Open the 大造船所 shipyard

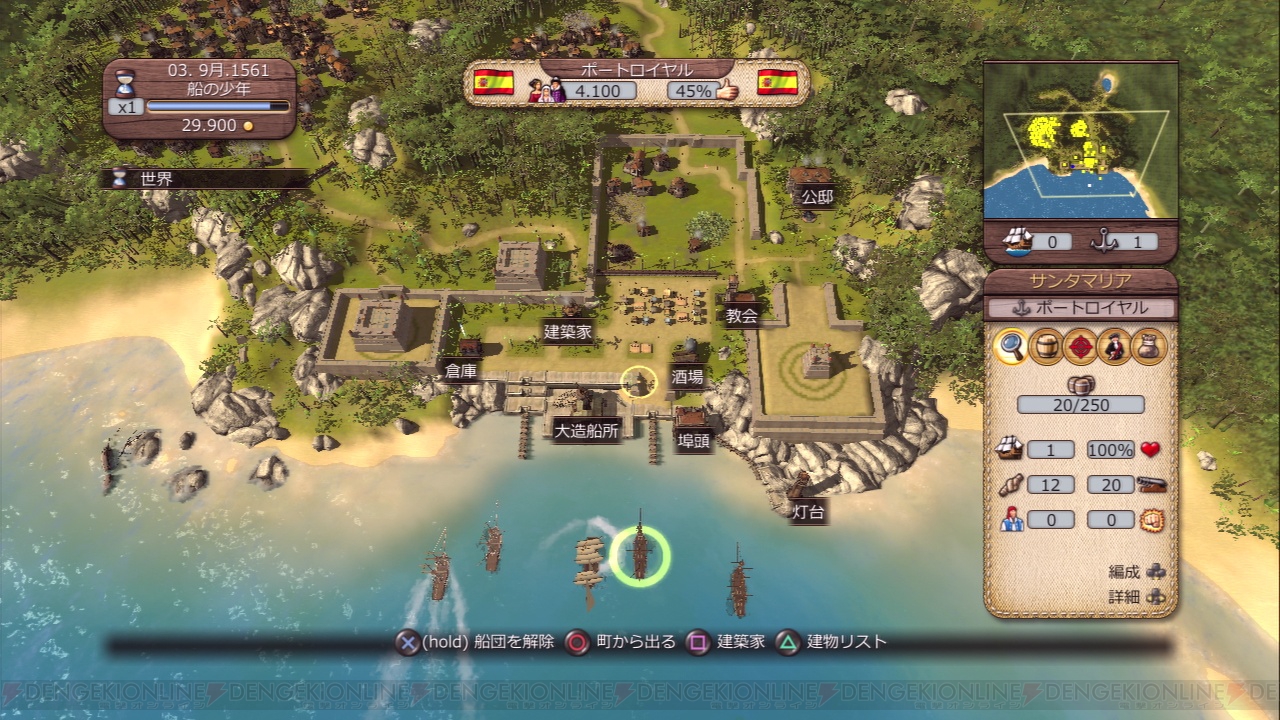click(586, 431)
